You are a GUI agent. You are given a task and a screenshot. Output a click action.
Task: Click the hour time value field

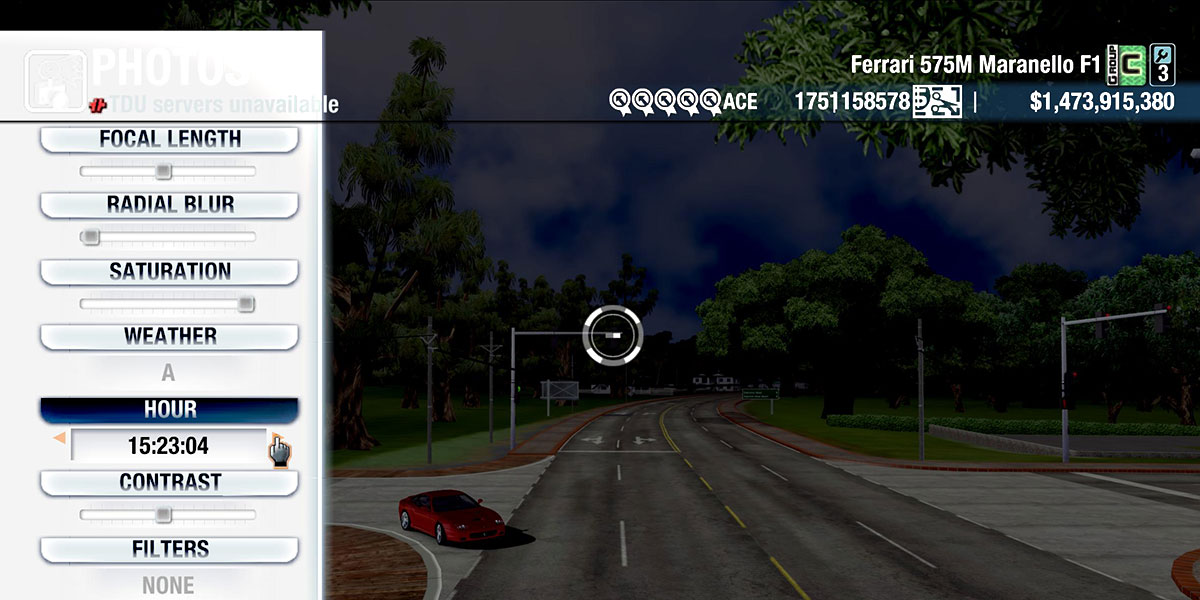coord(168,446)
